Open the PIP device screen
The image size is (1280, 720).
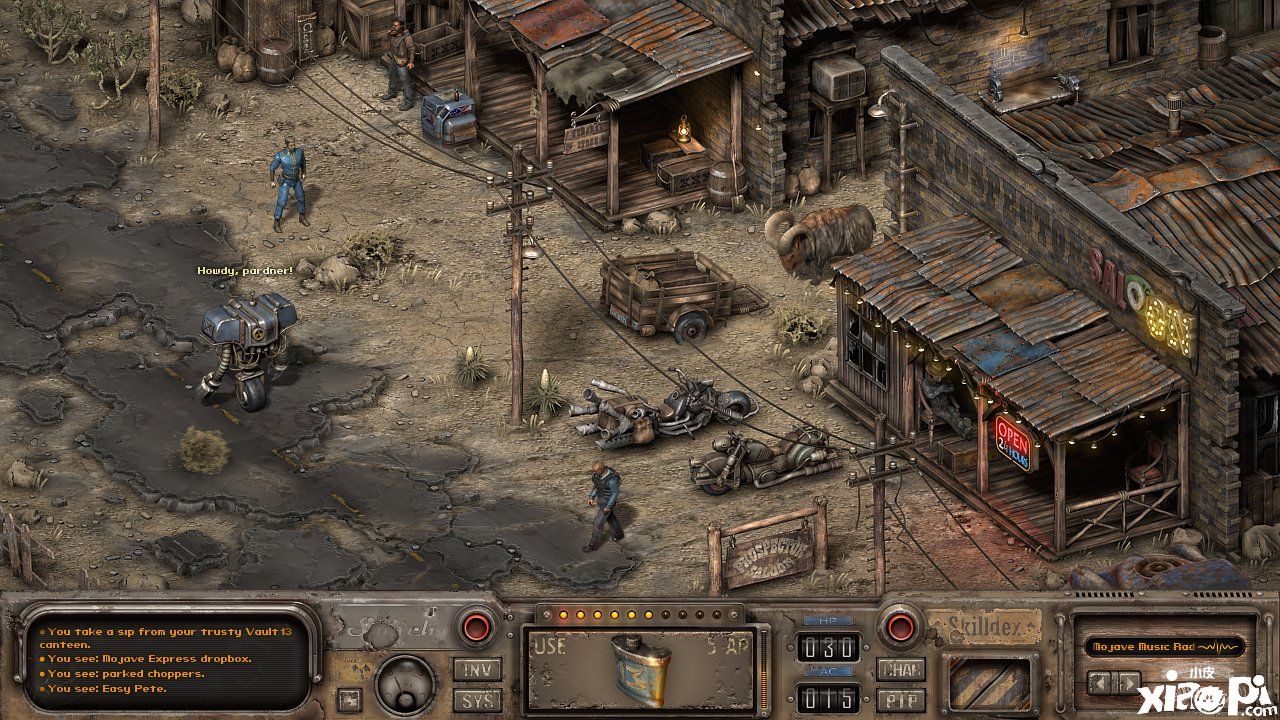coord(900,700)
